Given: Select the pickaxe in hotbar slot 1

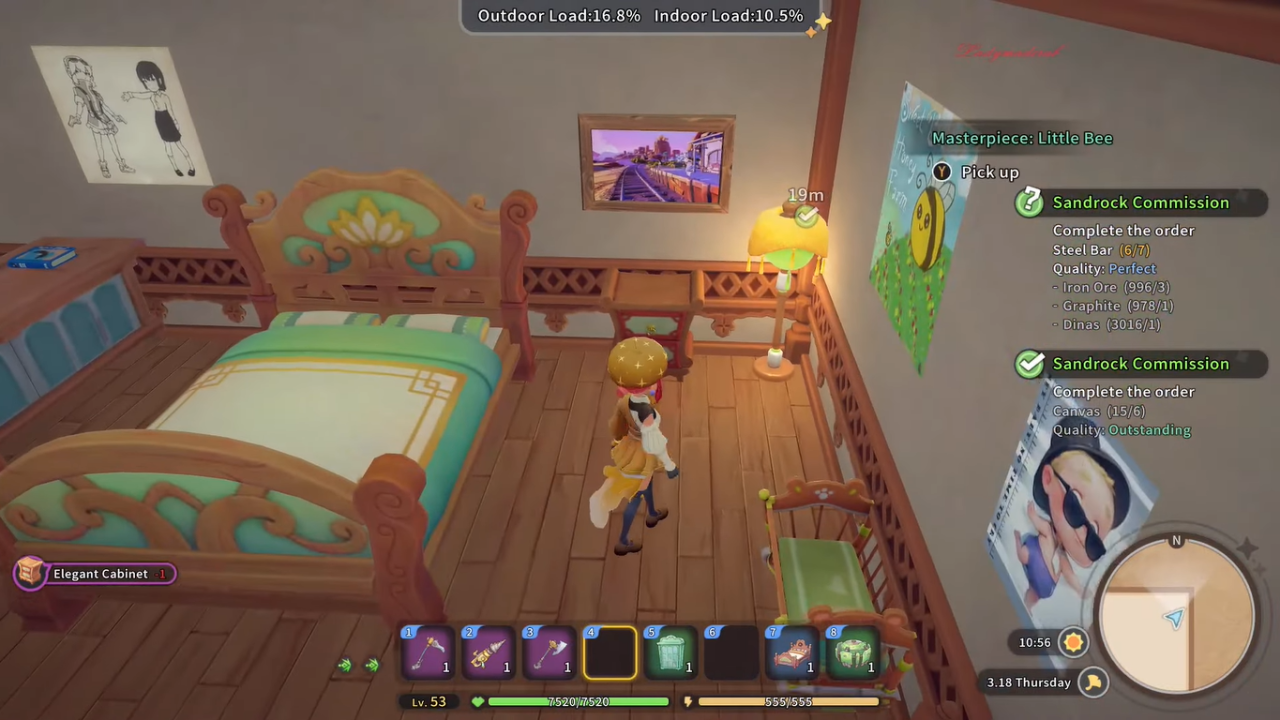Looking at the screenshot, I should click(428, 651).
